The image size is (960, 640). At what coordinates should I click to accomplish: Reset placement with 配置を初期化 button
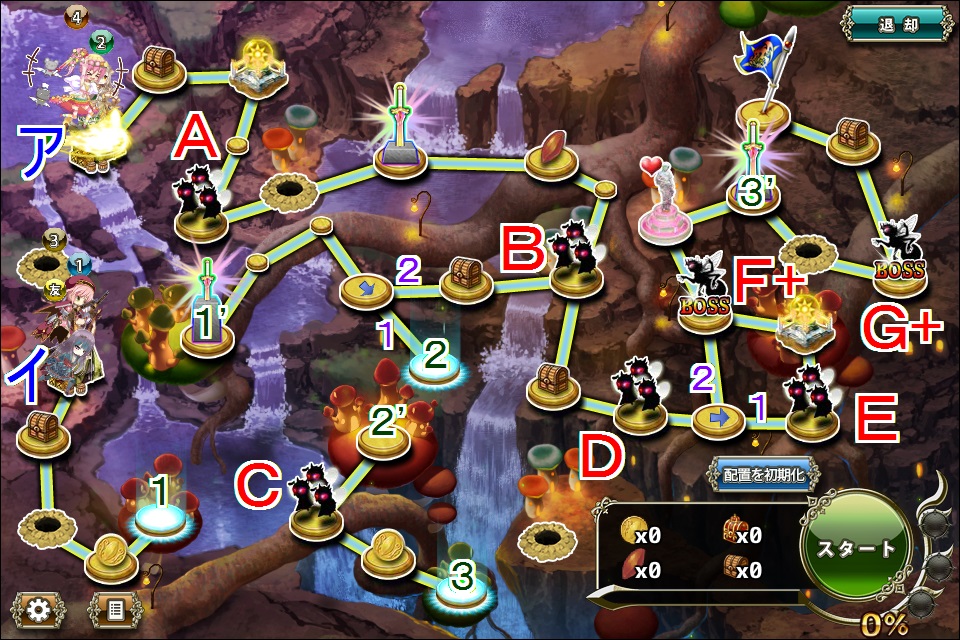pyautogui.click(x=762, y=474)
